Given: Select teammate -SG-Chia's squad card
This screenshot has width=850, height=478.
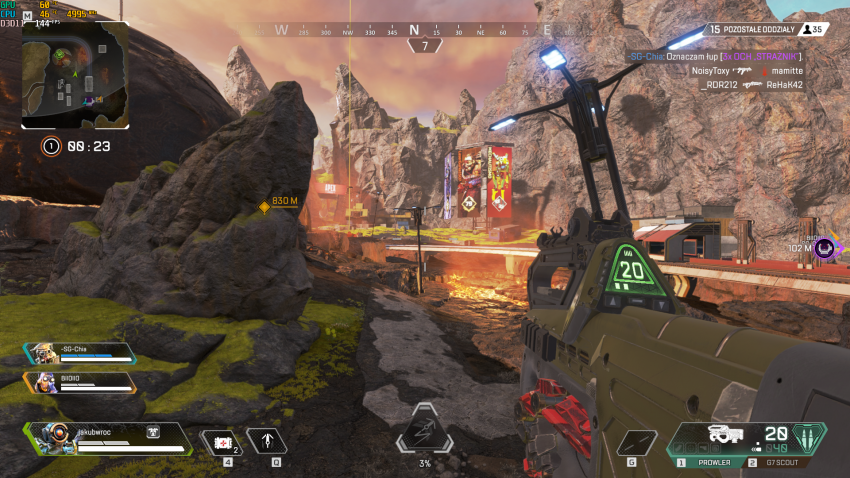Looking at the screenshot, I should [x=80, y=353].
